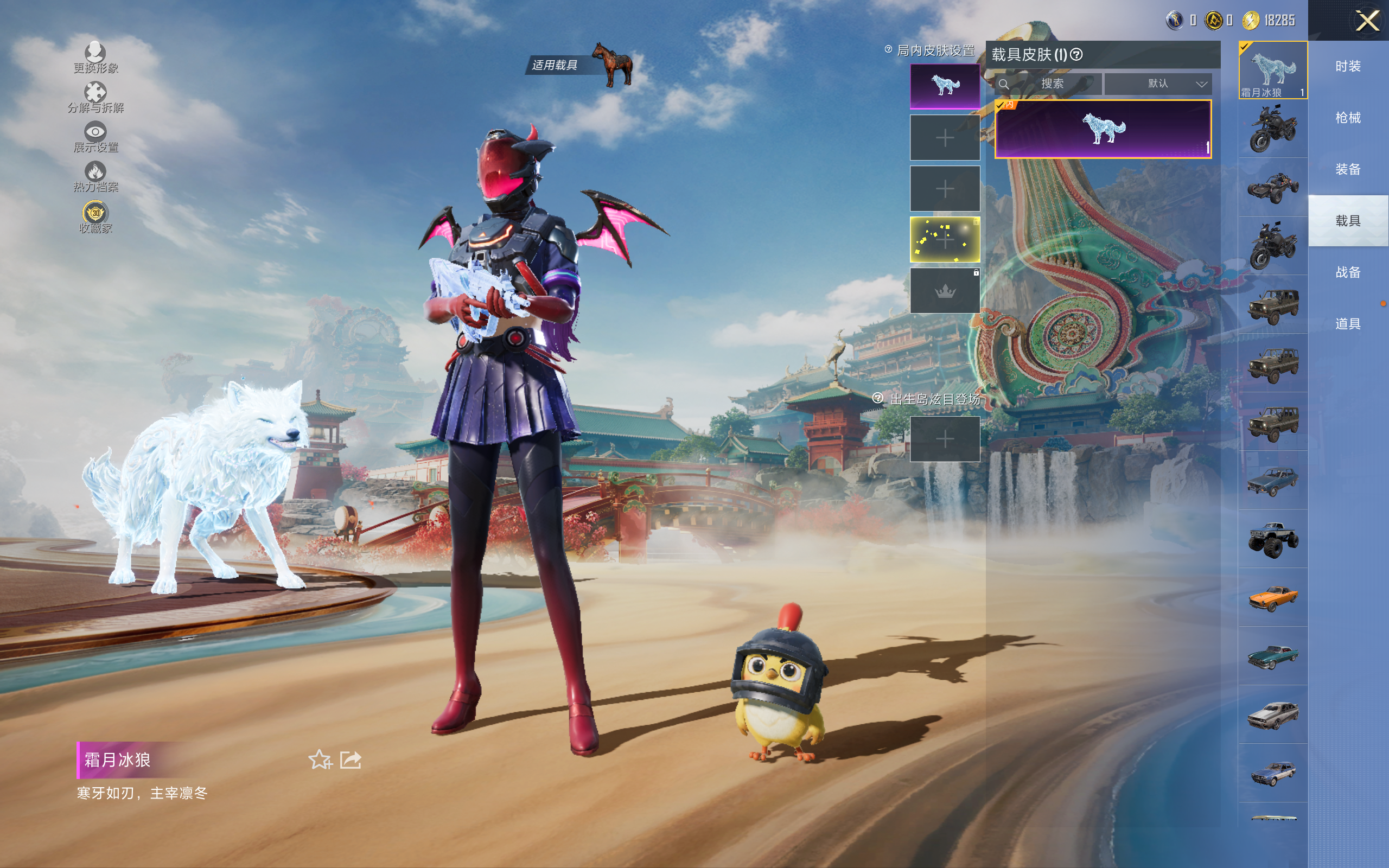Select the orange sports car thumbnail
Viewport: 1389px width, 868px height.
tap(1272, 598)
